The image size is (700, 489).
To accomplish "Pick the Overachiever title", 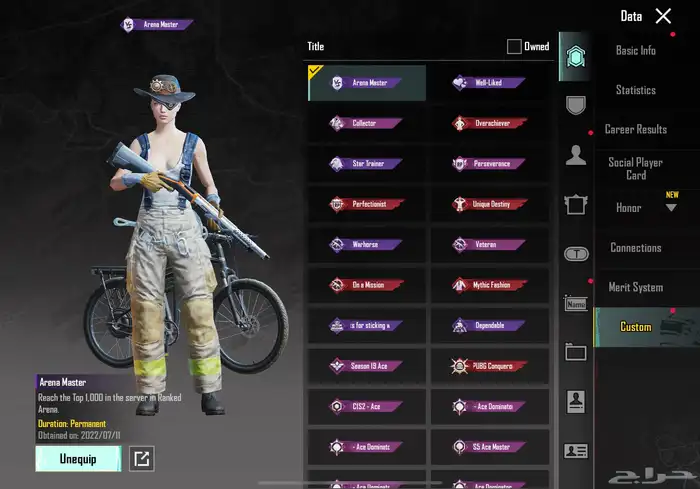I will point(490,123).
